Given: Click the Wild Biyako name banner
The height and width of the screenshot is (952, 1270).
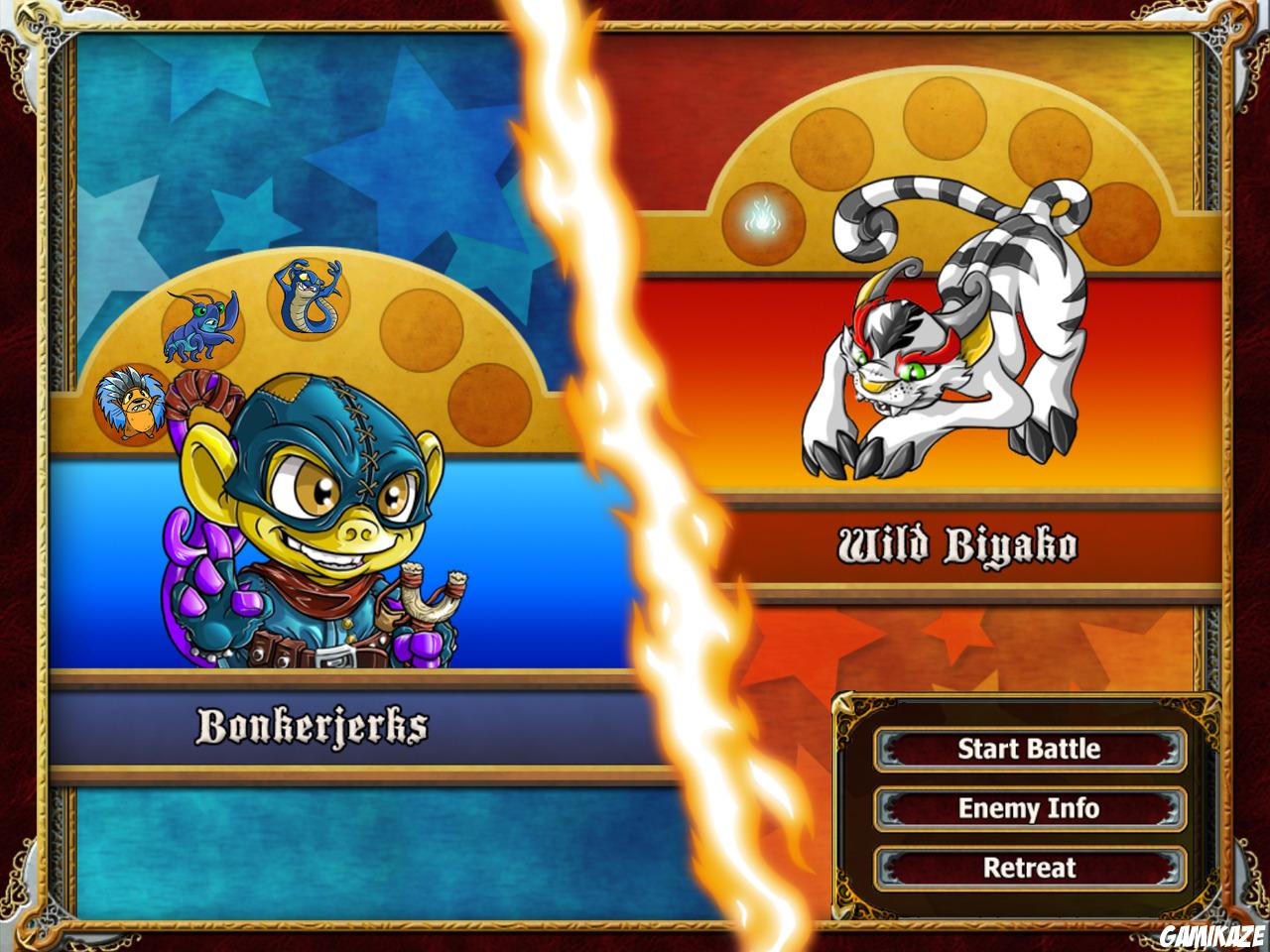Looking at the screenshot, I should 957,543.
